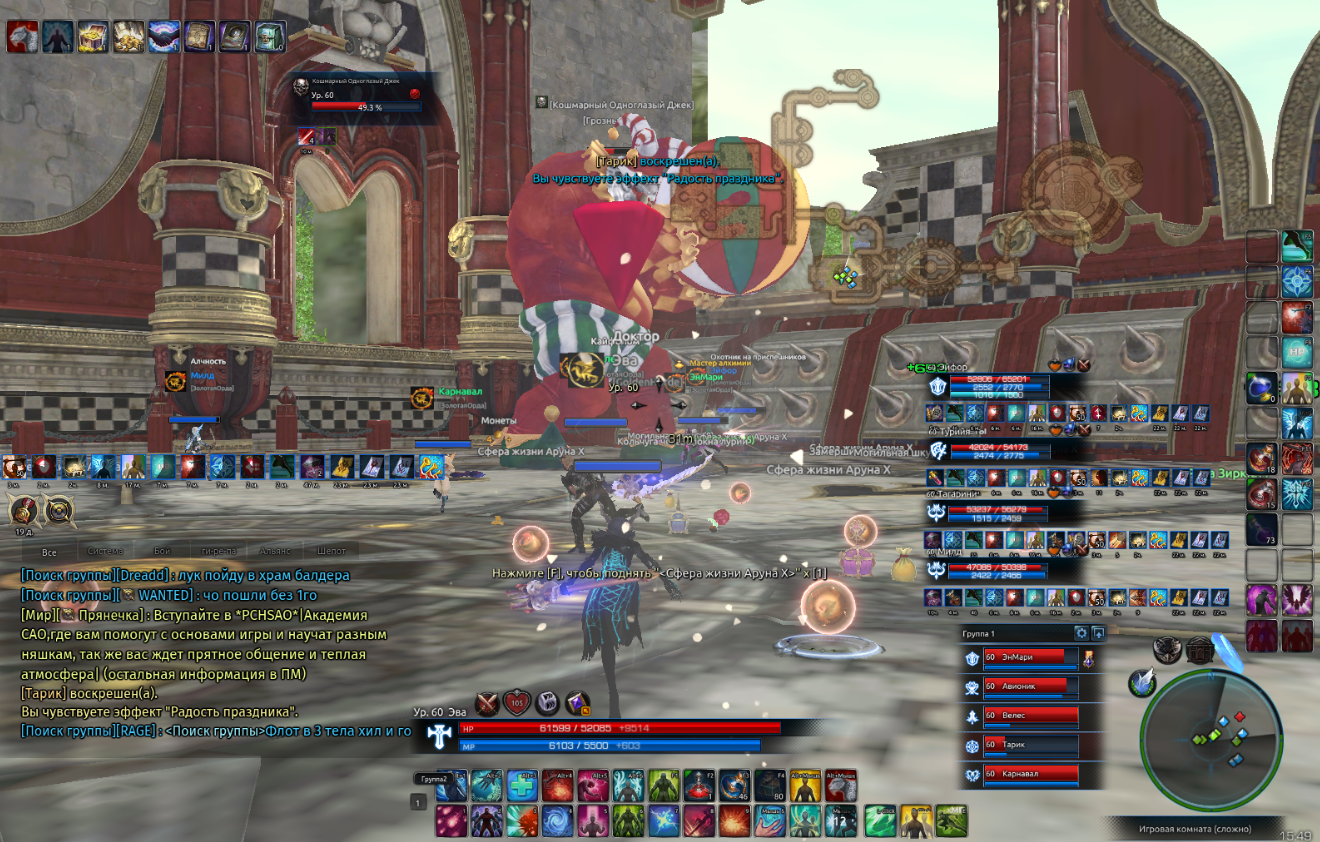Viewport: 1320px width, 842px height.
Task: Open the Группа 1 gear settings
Action: (x=1081, y=633)
